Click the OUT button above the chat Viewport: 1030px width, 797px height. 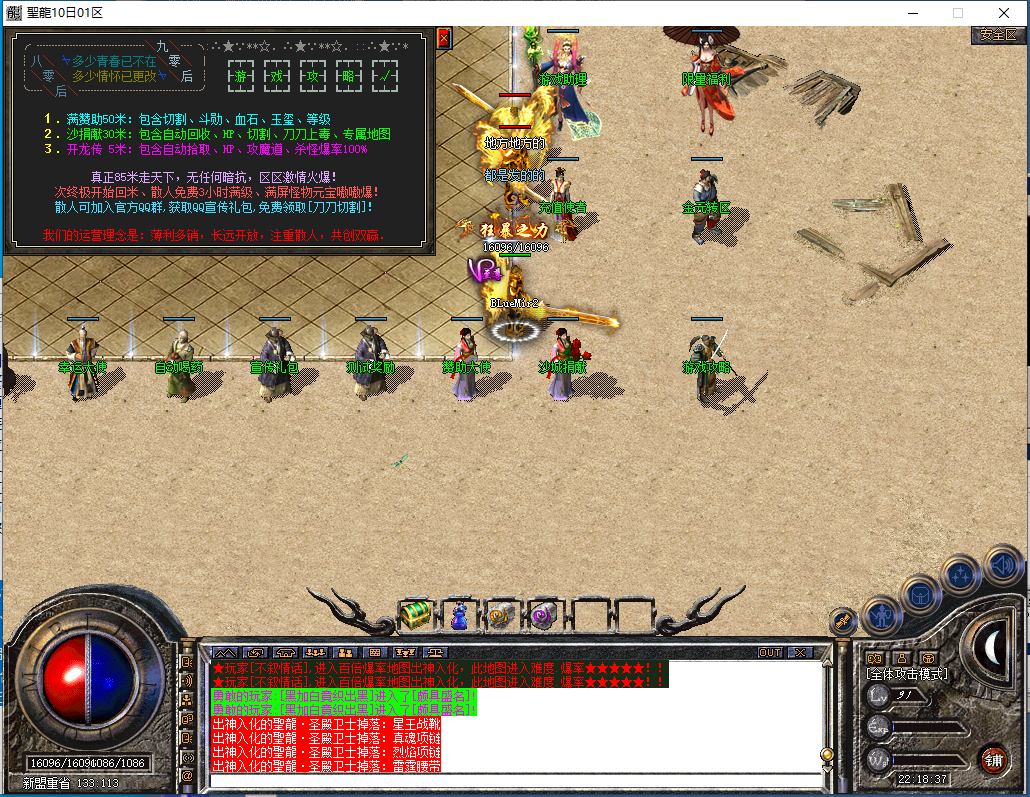click(769, 653)
